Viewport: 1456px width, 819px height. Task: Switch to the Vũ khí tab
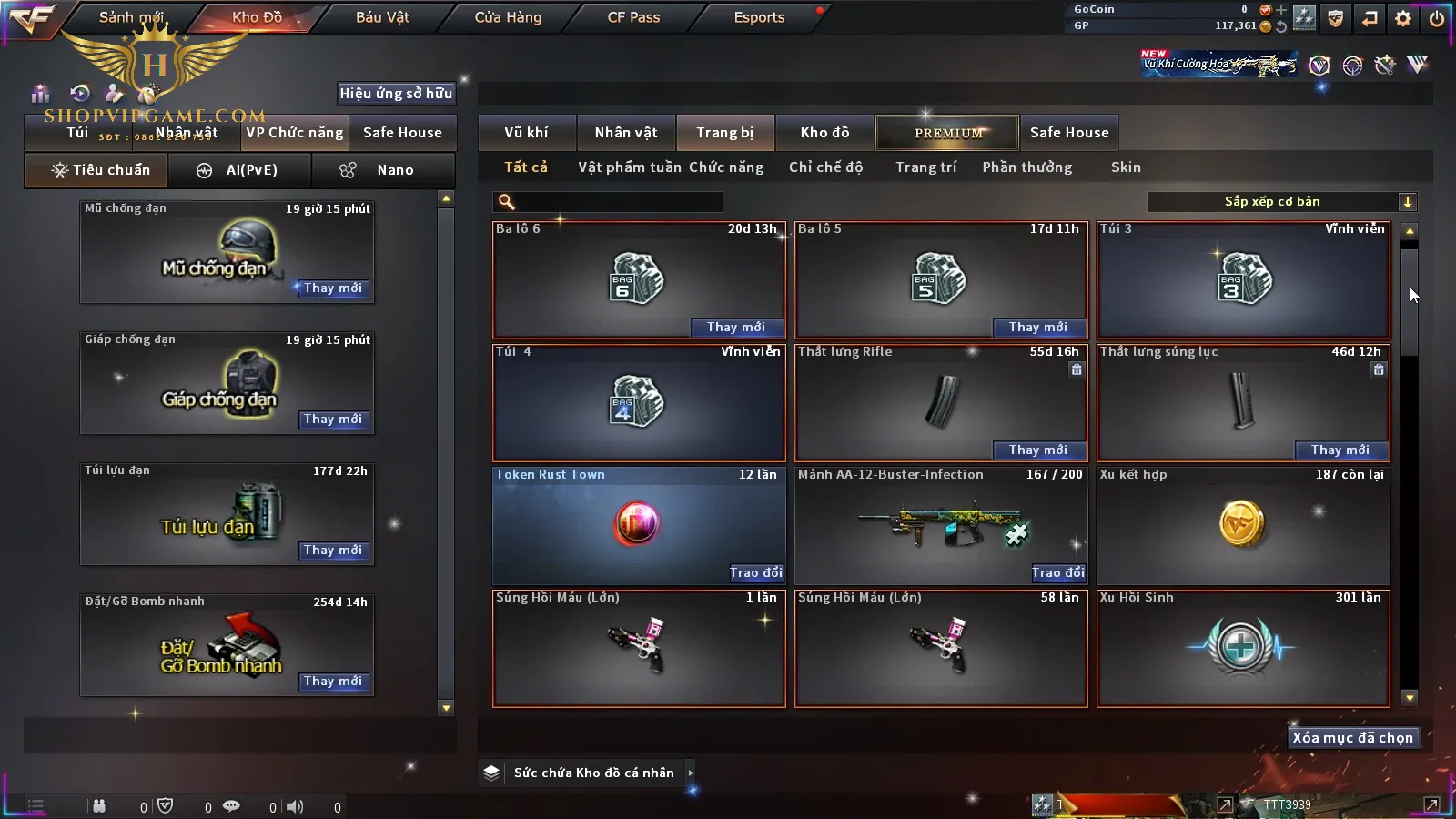pyautogui.click(x=526, y=133)
